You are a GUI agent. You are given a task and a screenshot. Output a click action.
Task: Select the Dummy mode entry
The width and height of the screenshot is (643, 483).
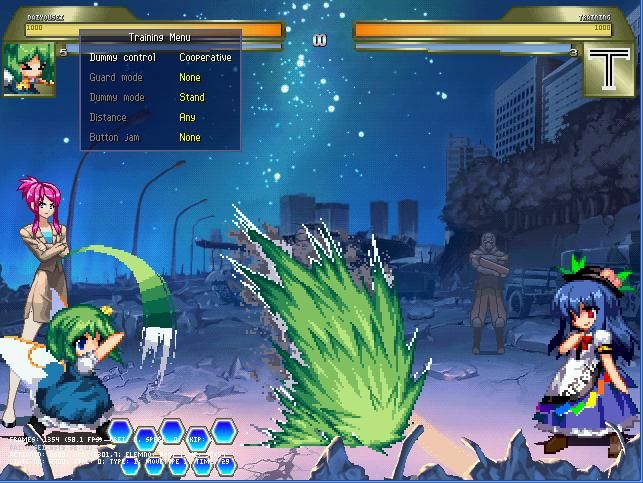(160, 98)
